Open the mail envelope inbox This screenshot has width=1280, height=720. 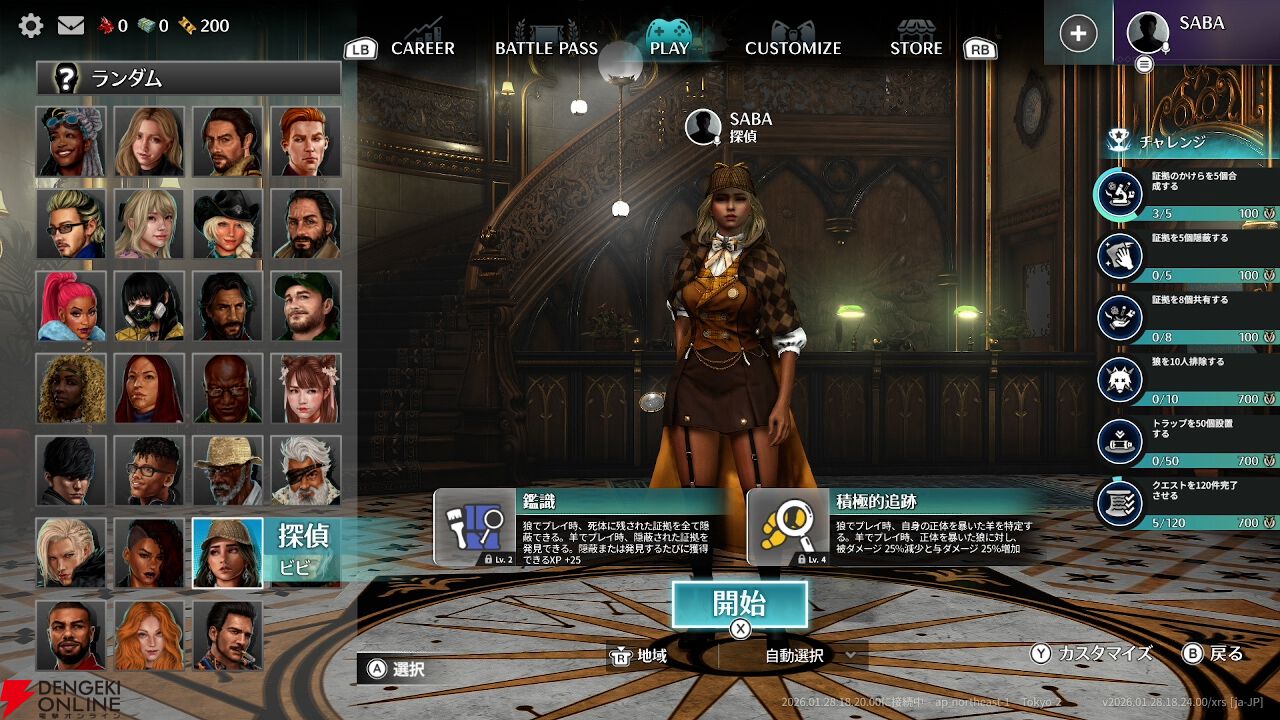point(71,25)
